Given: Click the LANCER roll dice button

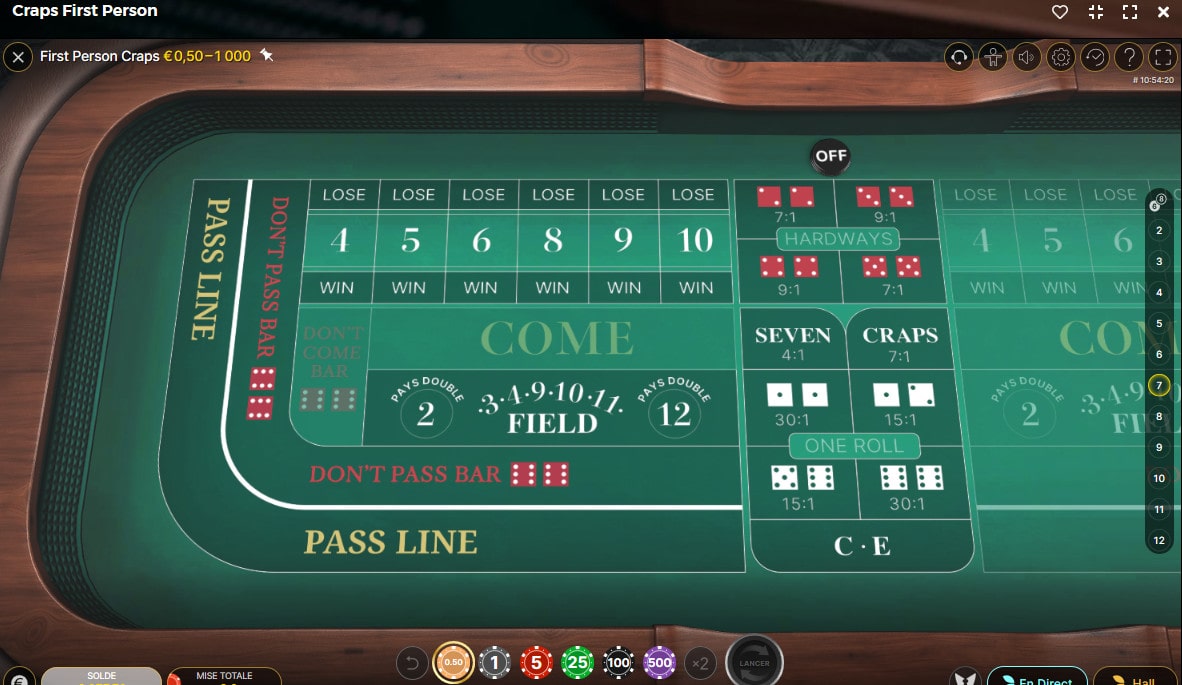Looking at the screenshot, I should click(x=753, y=662).
